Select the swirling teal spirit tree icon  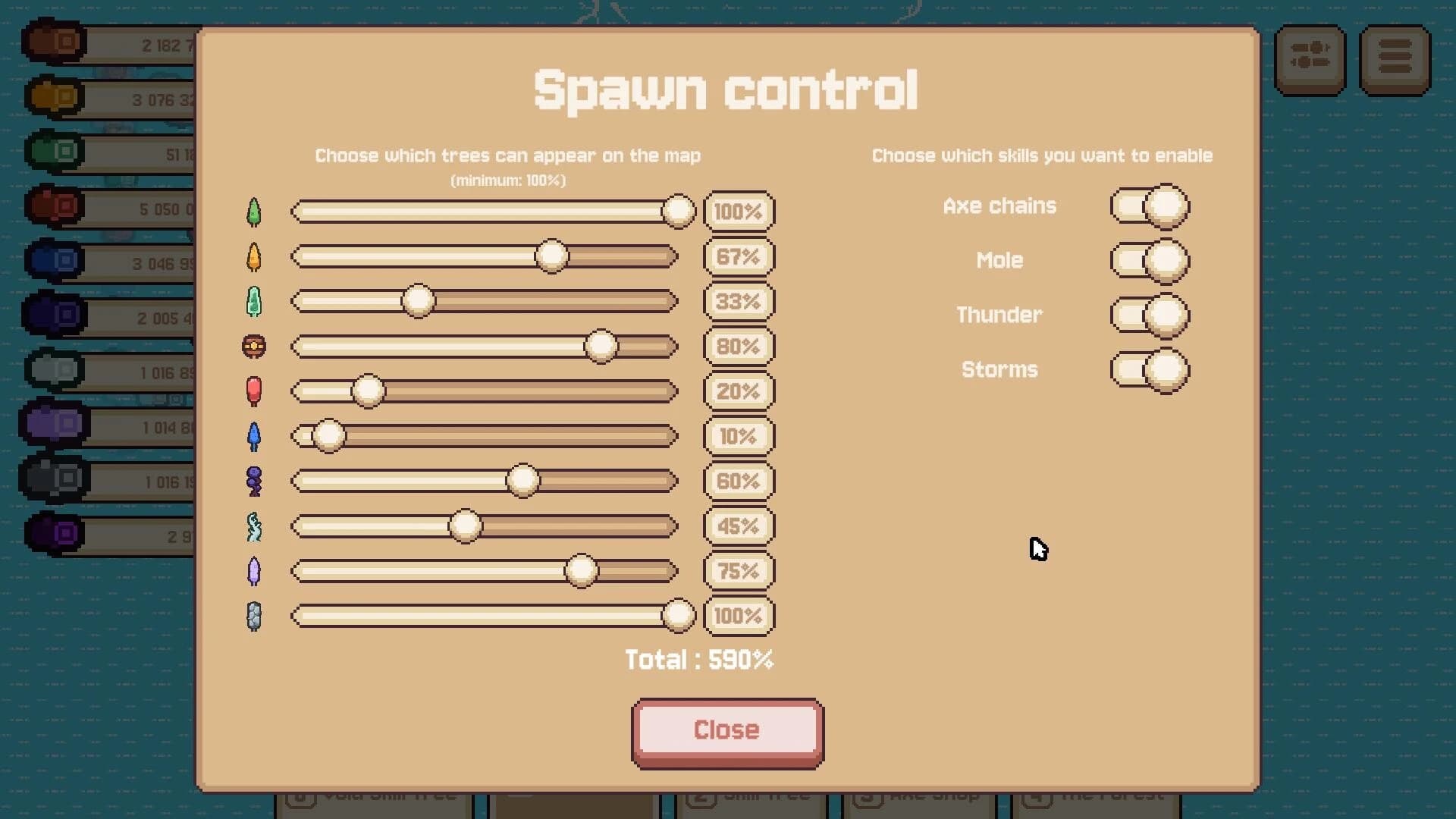tap(254, 526)
